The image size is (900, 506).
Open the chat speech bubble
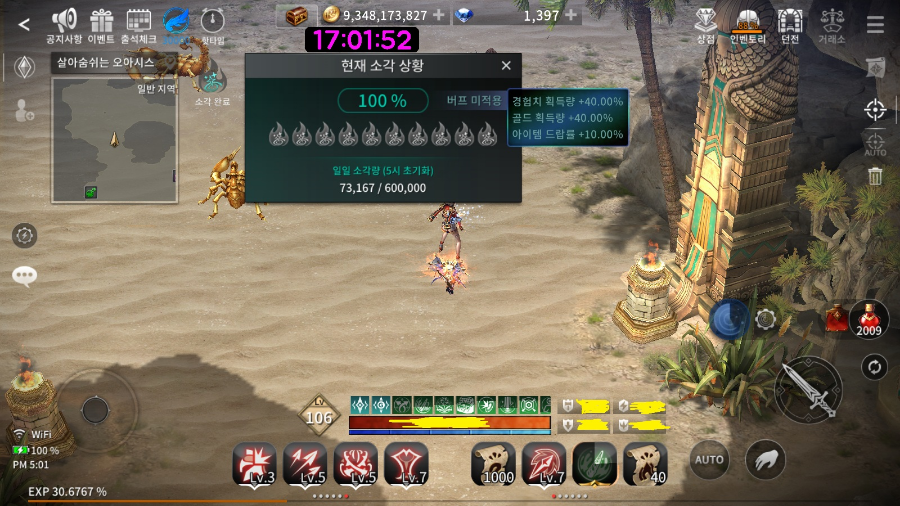25,276
